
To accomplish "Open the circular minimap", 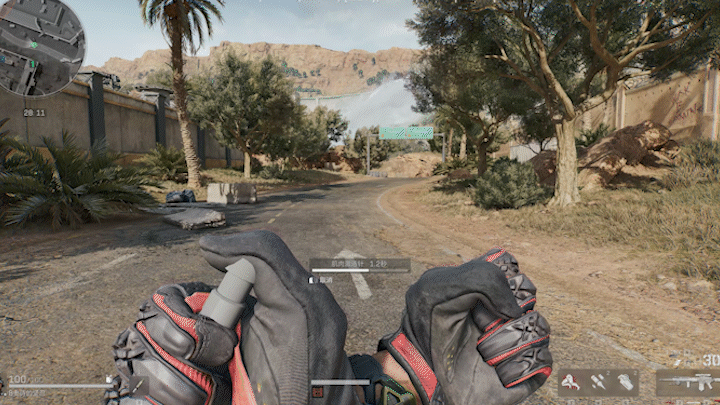I will [x=41, y=46].
